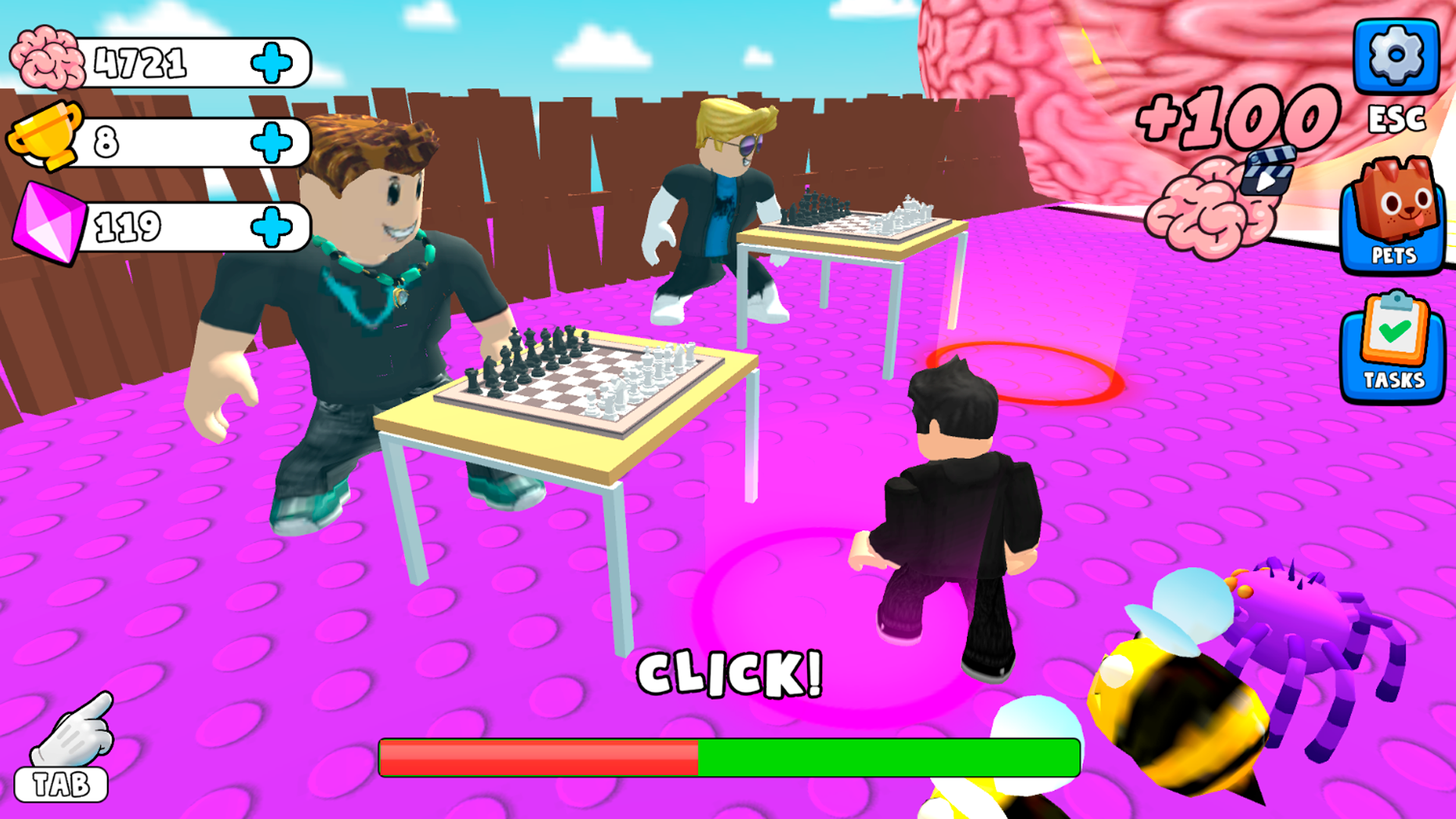
Task: Click the brains counter showing 4721
Action: point(140,62)
